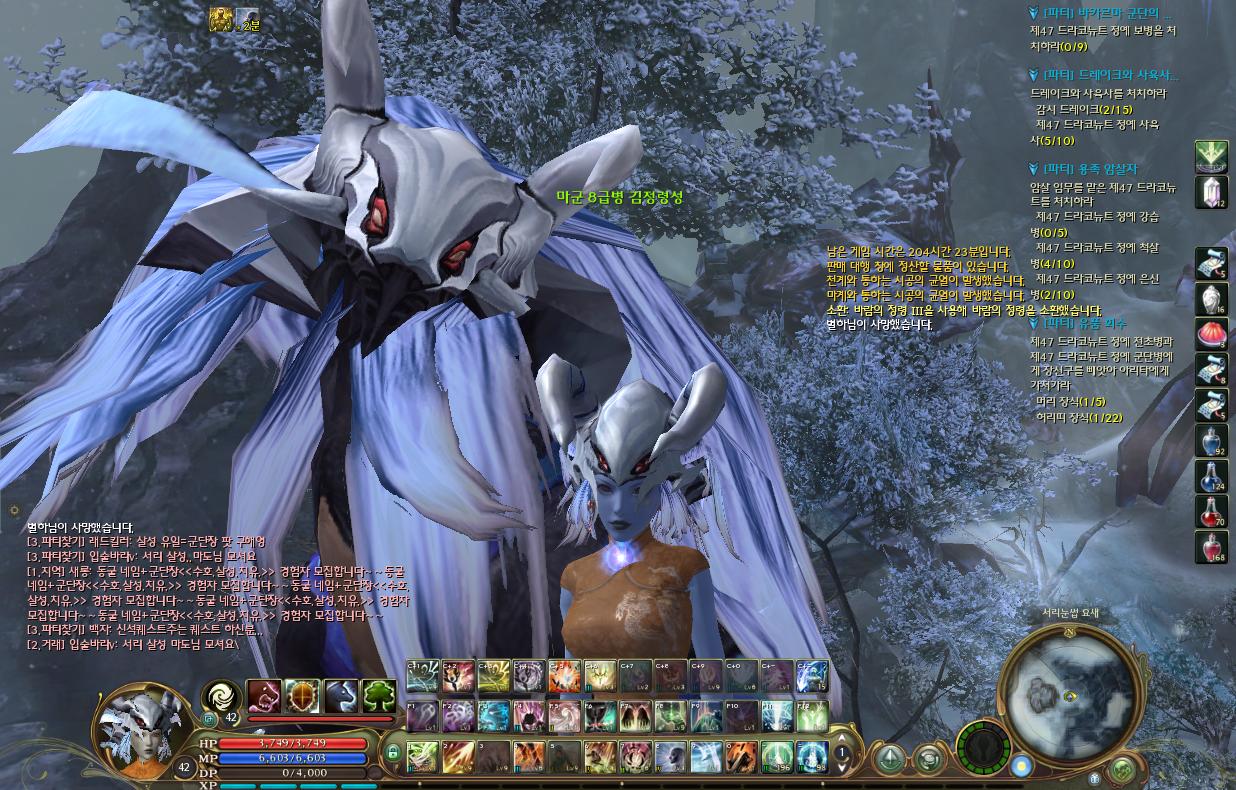Click the player character portrait
Image resolution: width=1236 pixels, height=790 pixels.
139,729
